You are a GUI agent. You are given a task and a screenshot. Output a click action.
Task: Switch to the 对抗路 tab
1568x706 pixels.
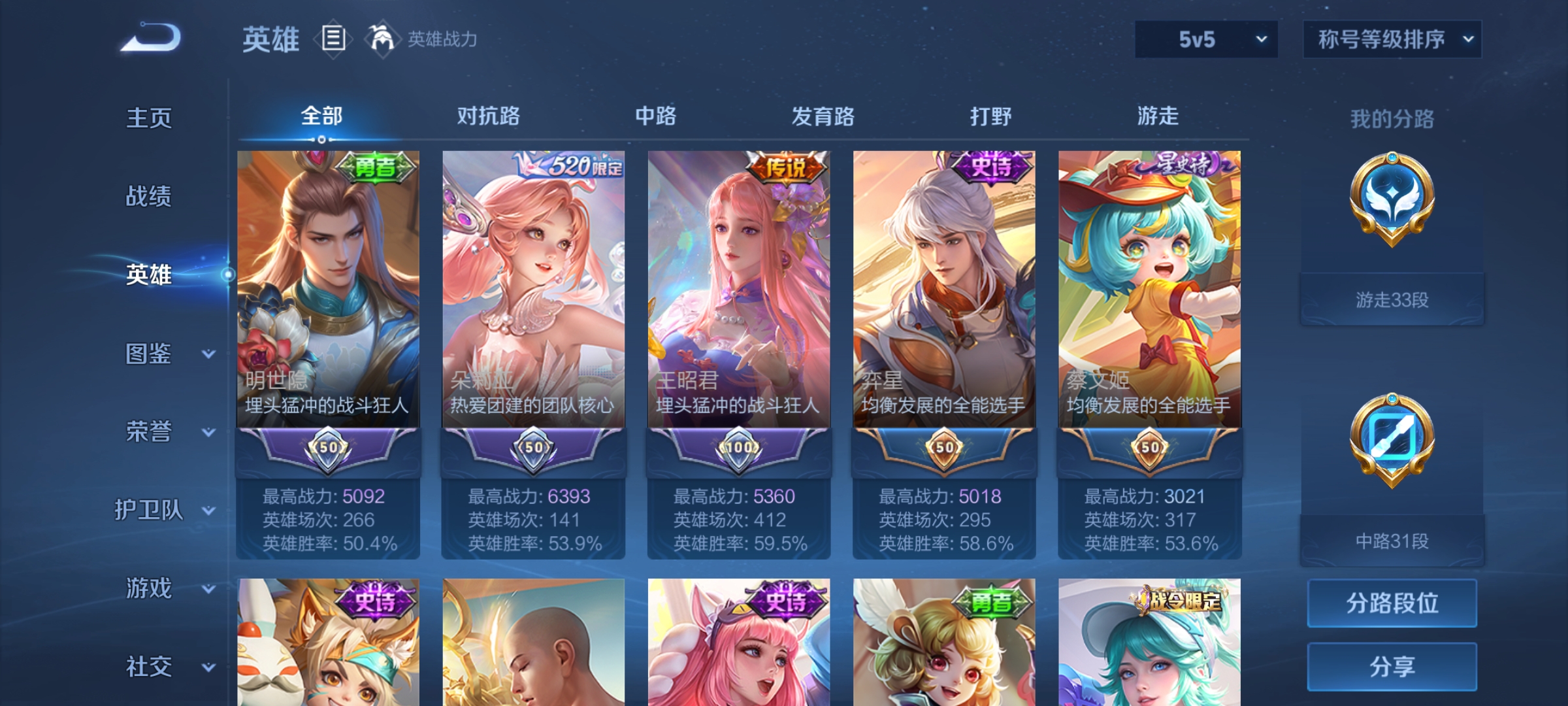488,116
